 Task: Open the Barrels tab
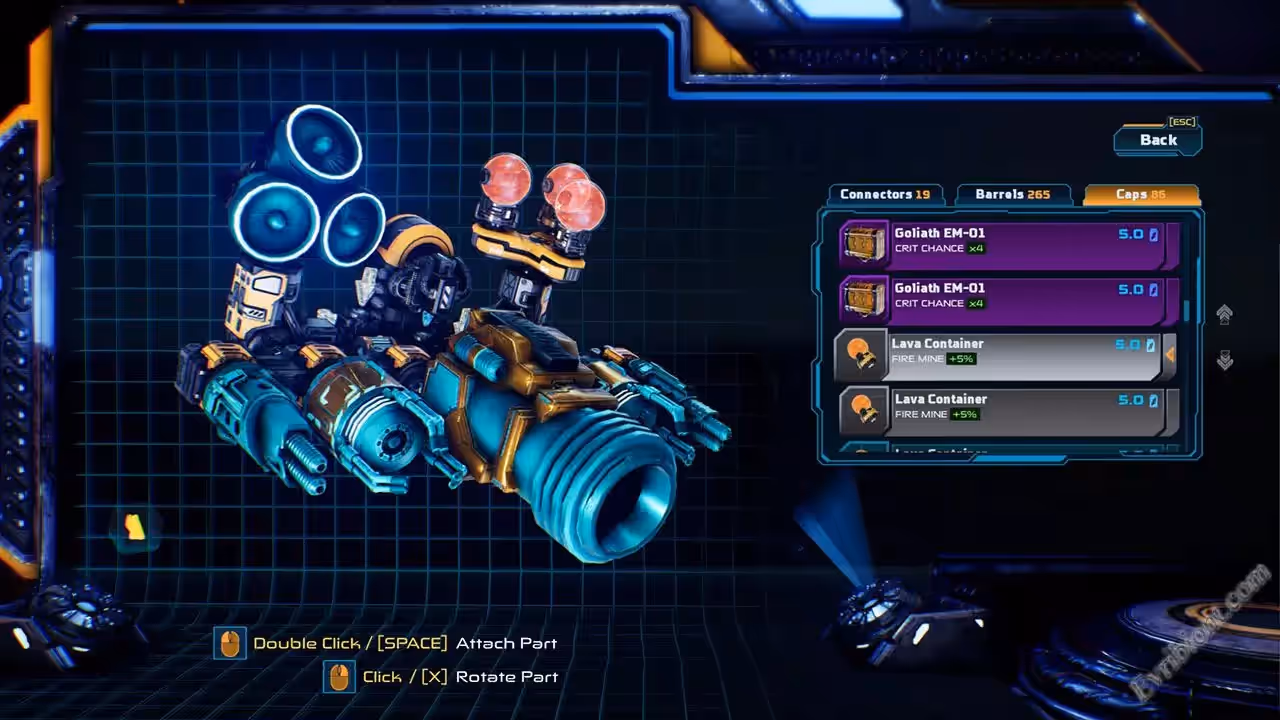1012,194
